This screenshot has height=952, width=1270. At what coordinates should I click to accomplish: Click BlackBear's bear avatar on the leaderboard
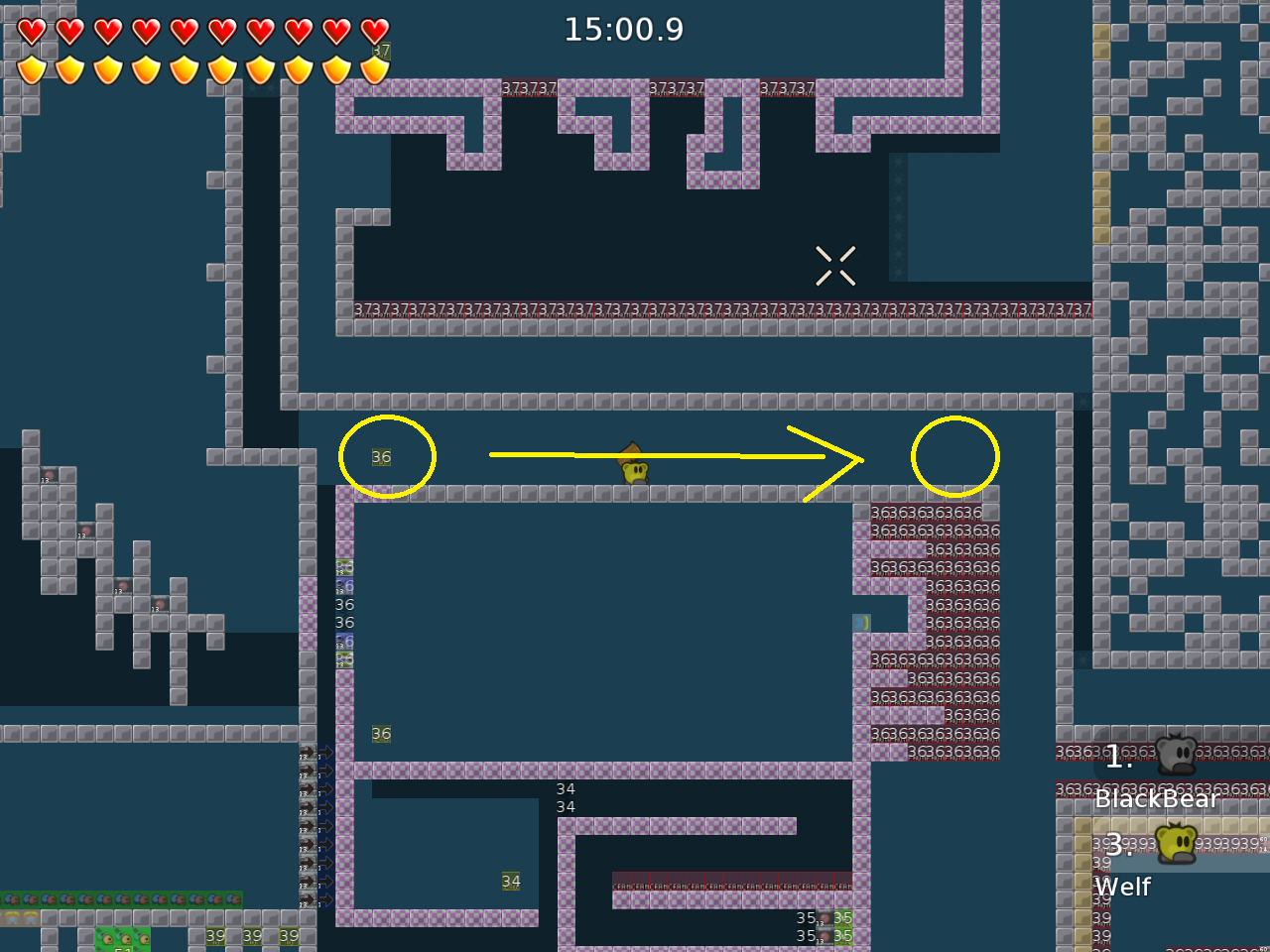(1176, 756)
